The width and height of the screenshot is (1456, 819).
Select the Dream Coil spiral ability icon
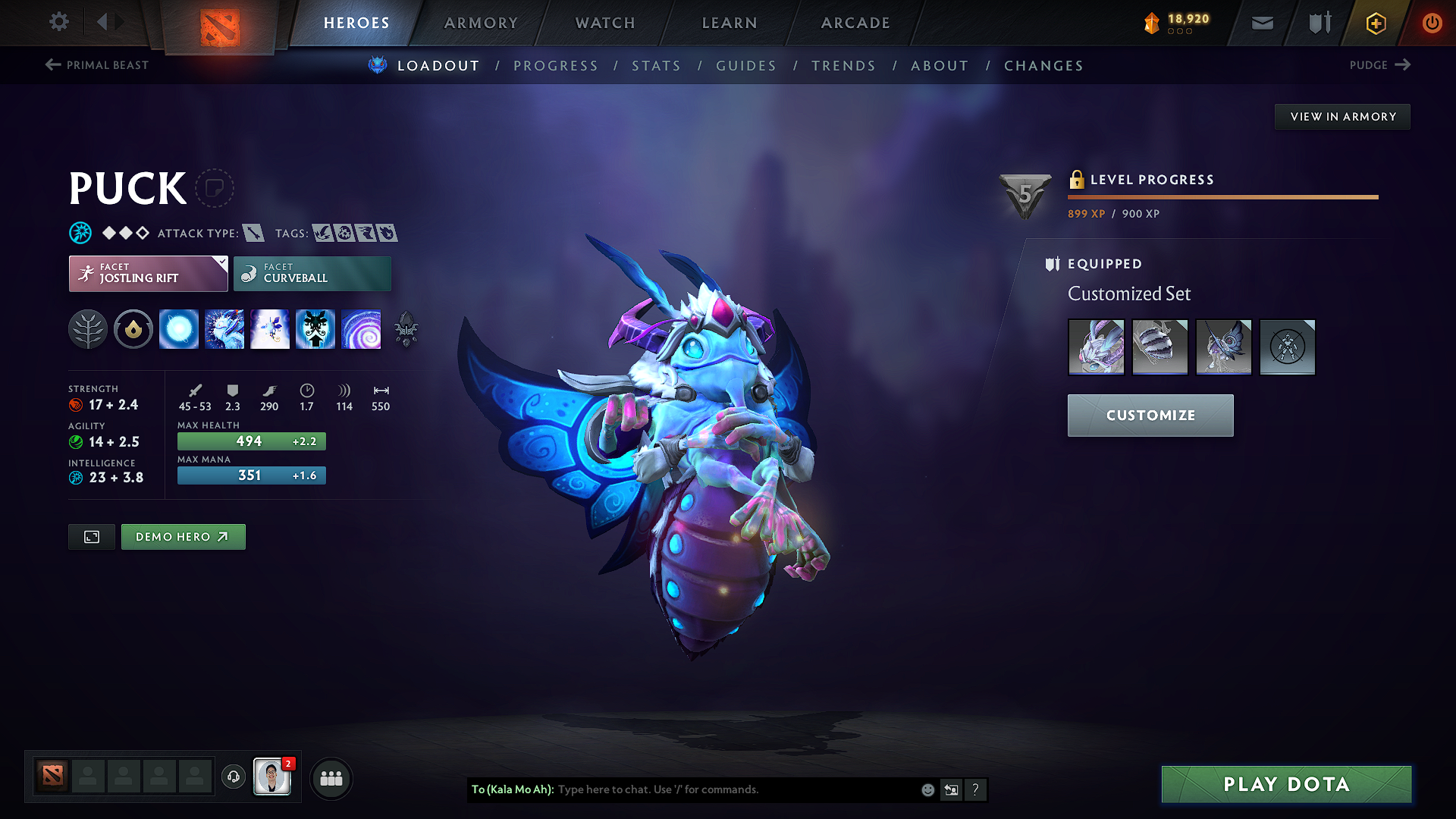coord(362,329)
